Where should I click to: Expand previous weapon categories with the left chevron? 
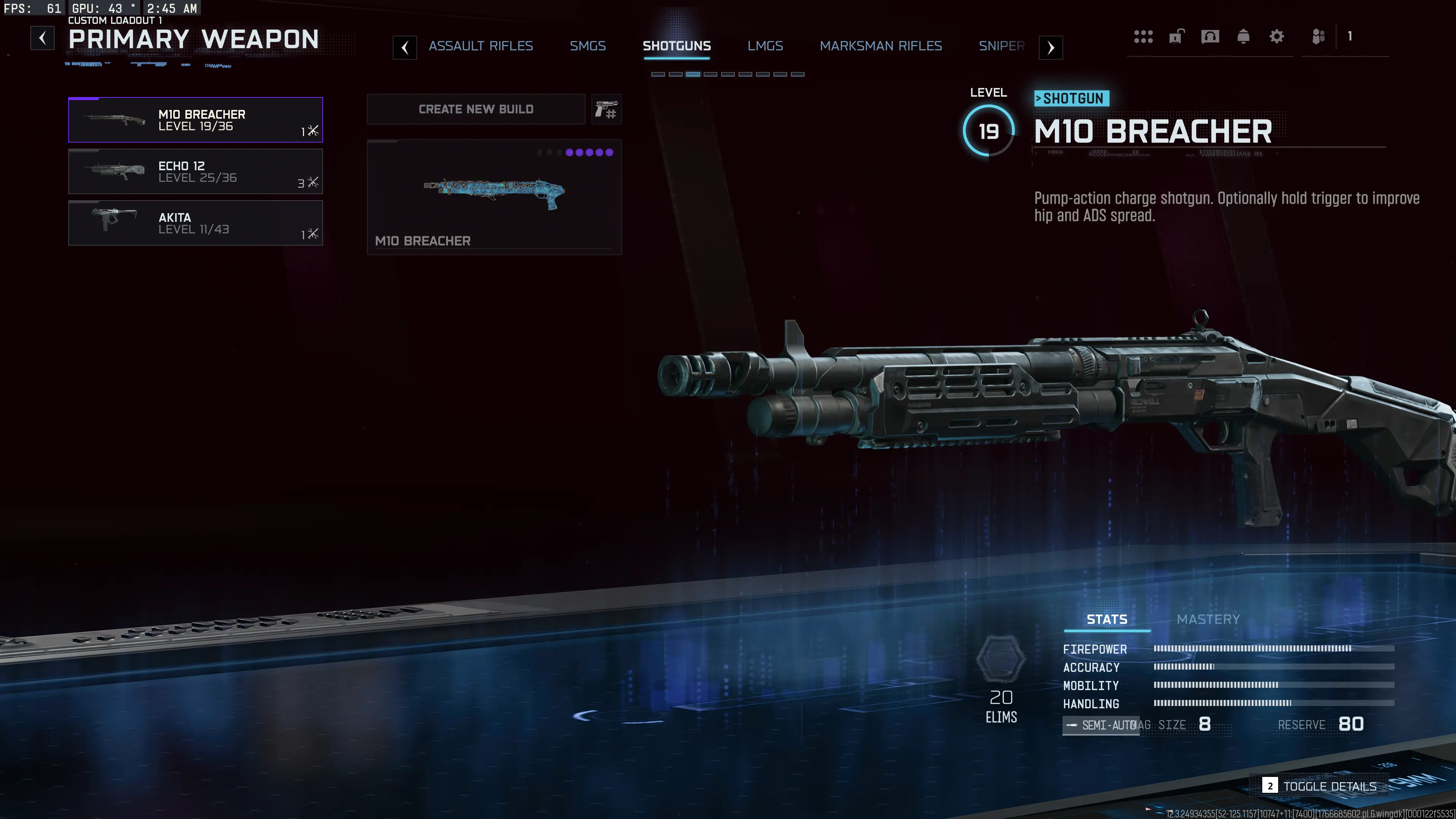click(405, 47)
